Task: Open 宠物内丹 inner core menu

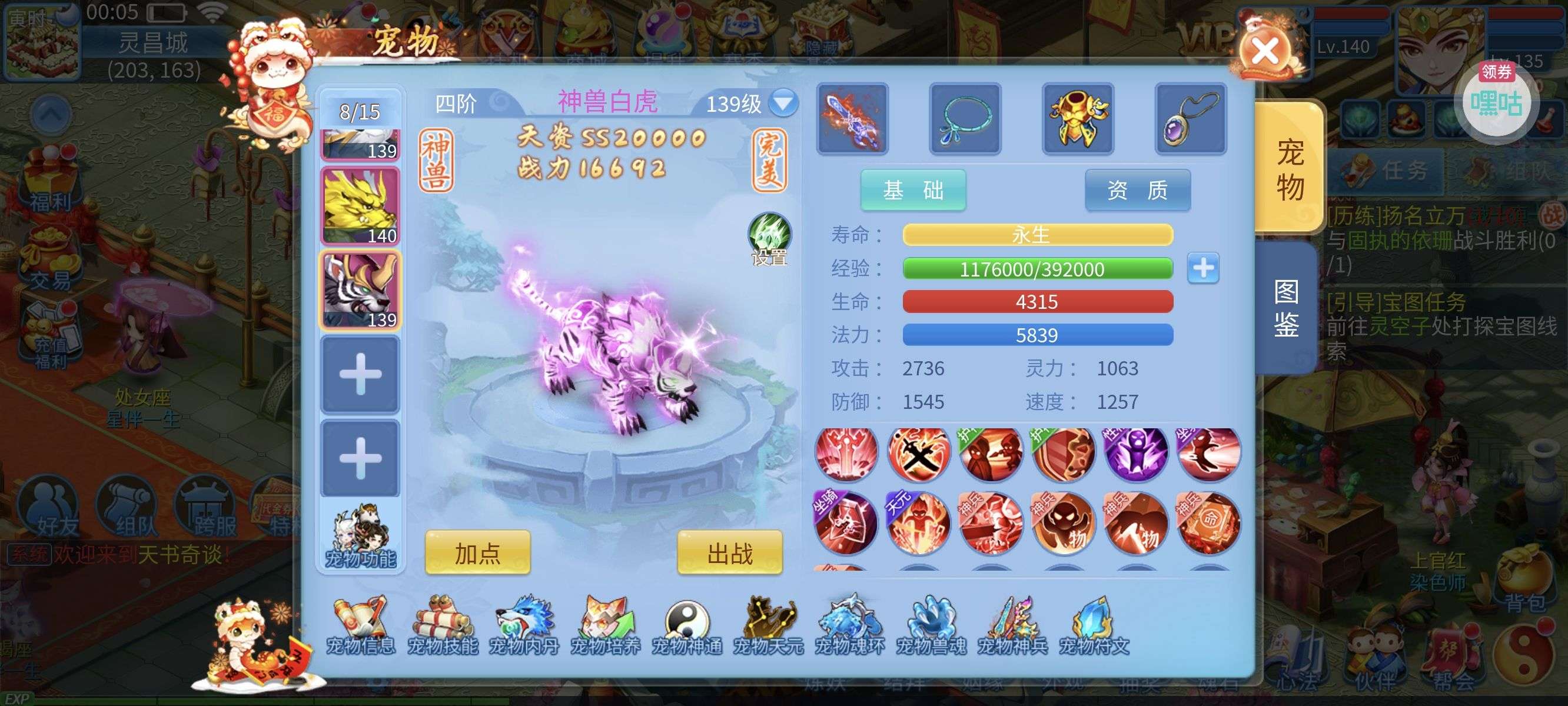Action: point(523,626)
